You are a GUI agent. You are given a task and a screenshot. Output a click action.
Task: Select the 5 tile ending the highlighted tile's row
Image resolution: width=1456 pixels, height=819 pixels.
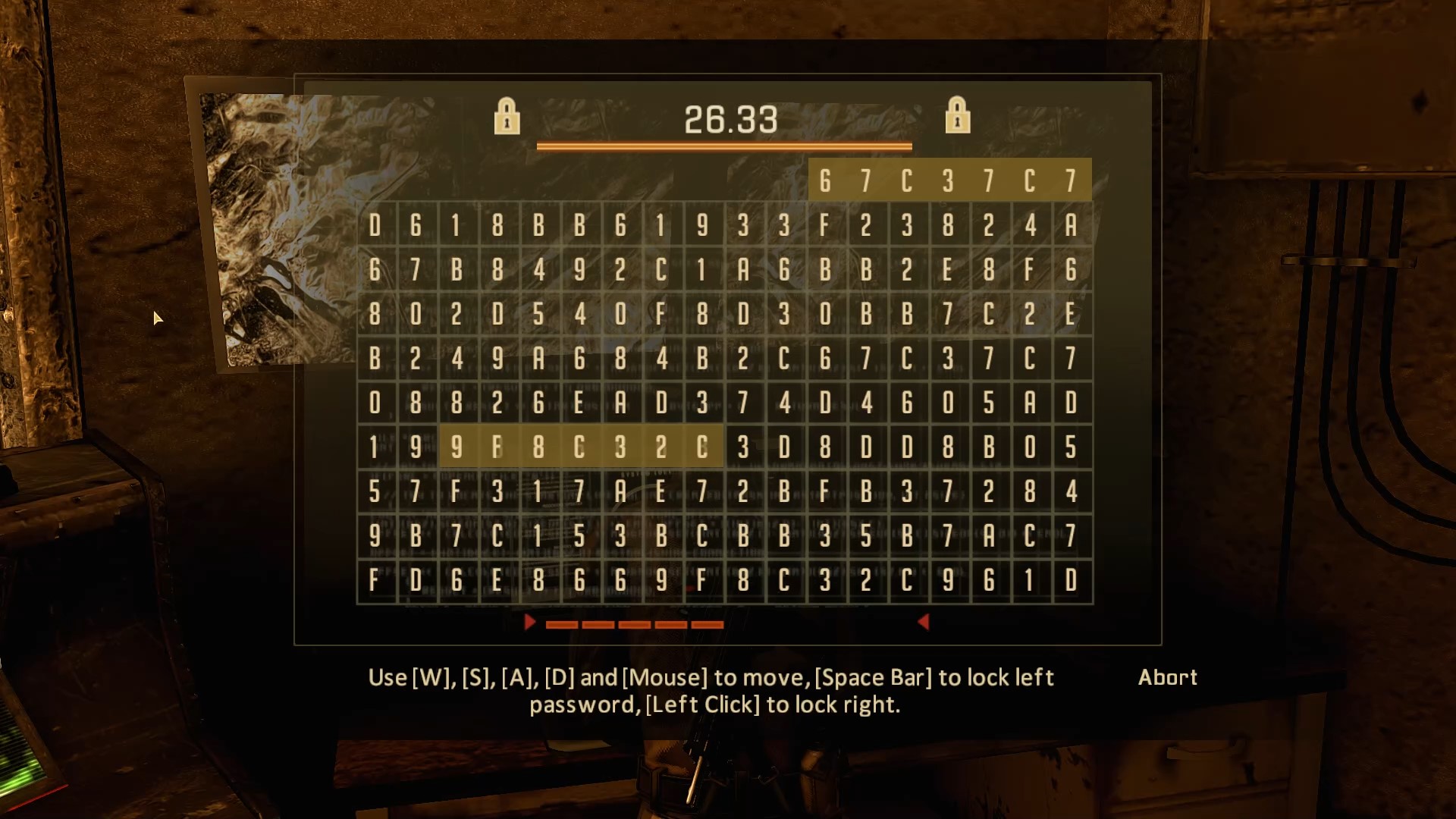click(x=1071, y=447)
